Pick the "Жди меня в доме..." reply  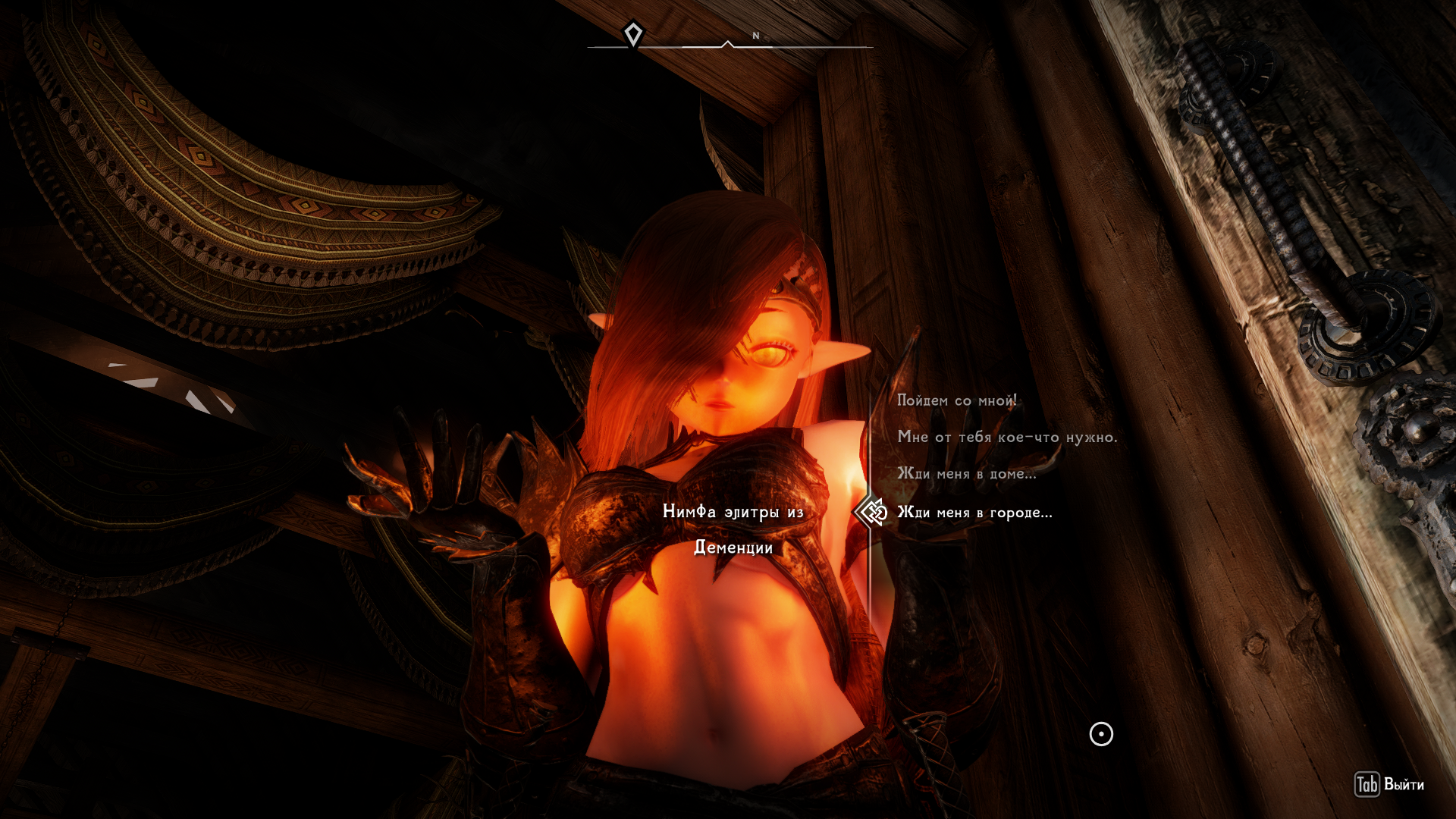(966, 474)
